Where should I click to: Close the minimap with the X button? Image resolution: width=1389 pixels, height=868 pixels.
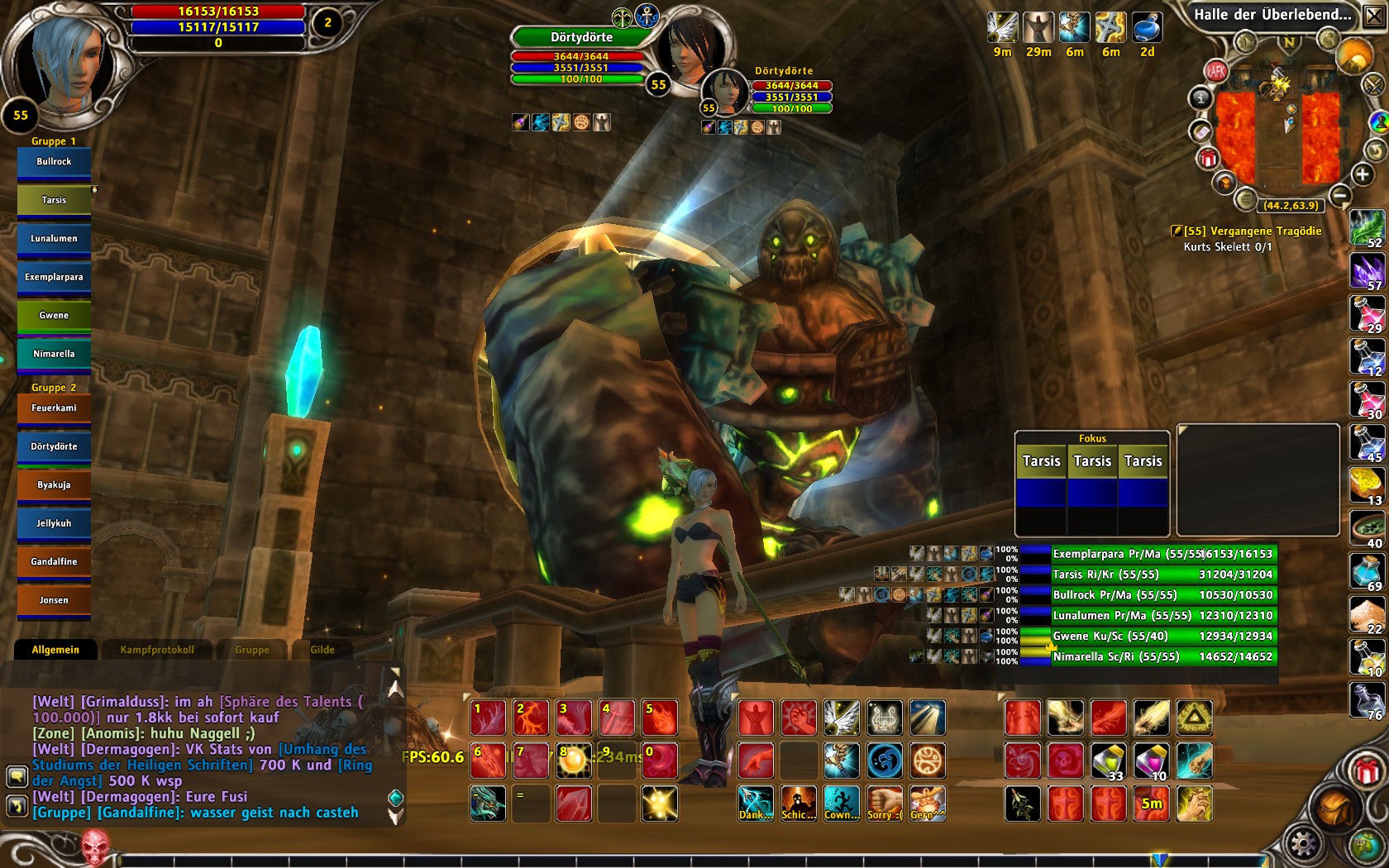pos(1373,17)
